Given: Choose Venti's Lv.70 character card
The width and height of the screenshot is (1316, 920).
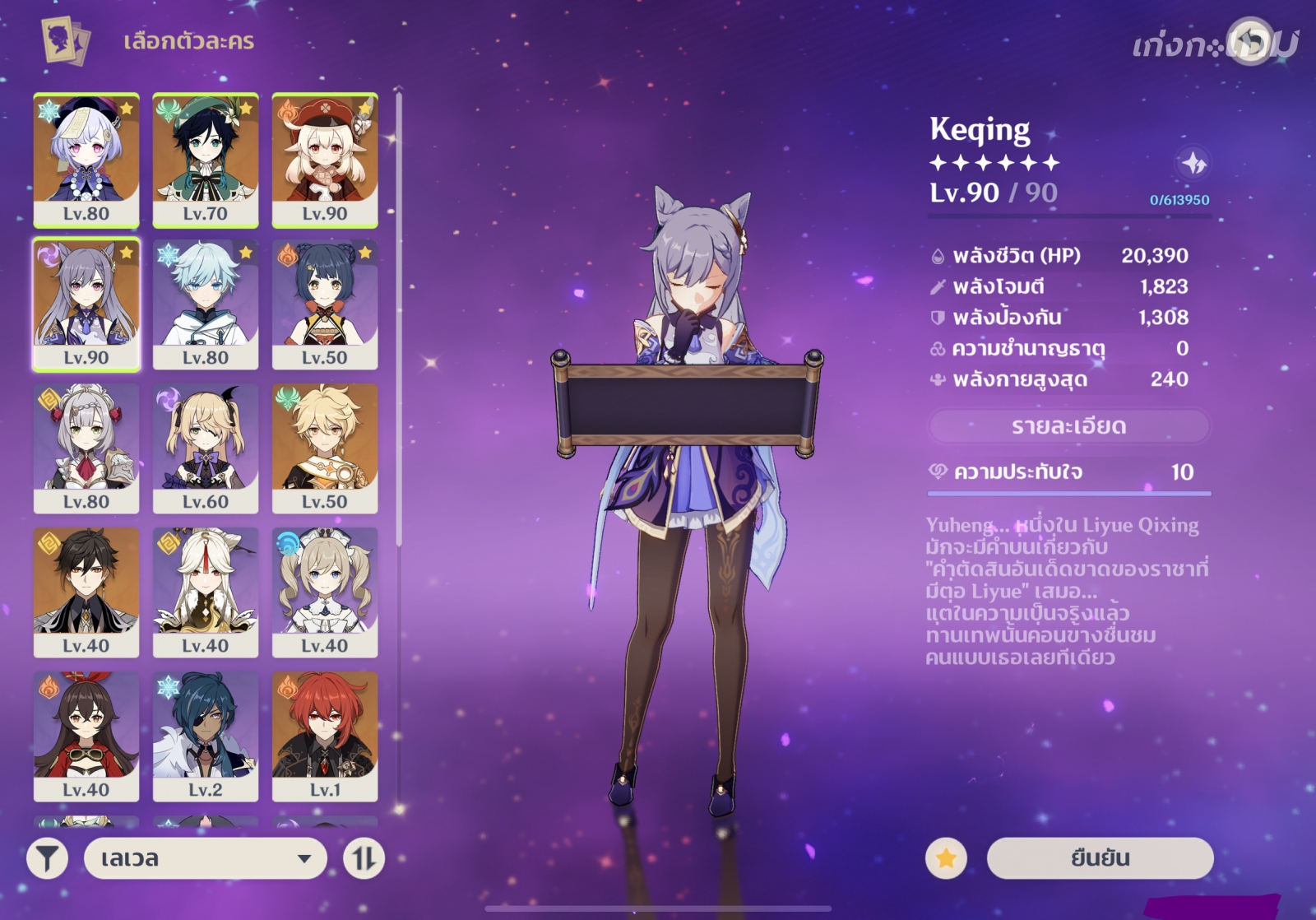Looking at the screenshot, I should [x=206, y=160].
